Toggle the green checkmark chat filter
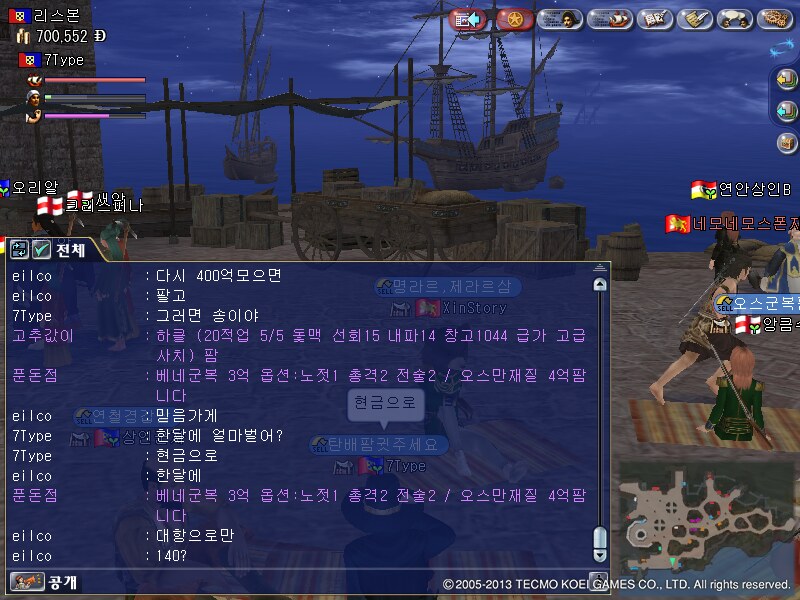800x600 pixels. 41,250
